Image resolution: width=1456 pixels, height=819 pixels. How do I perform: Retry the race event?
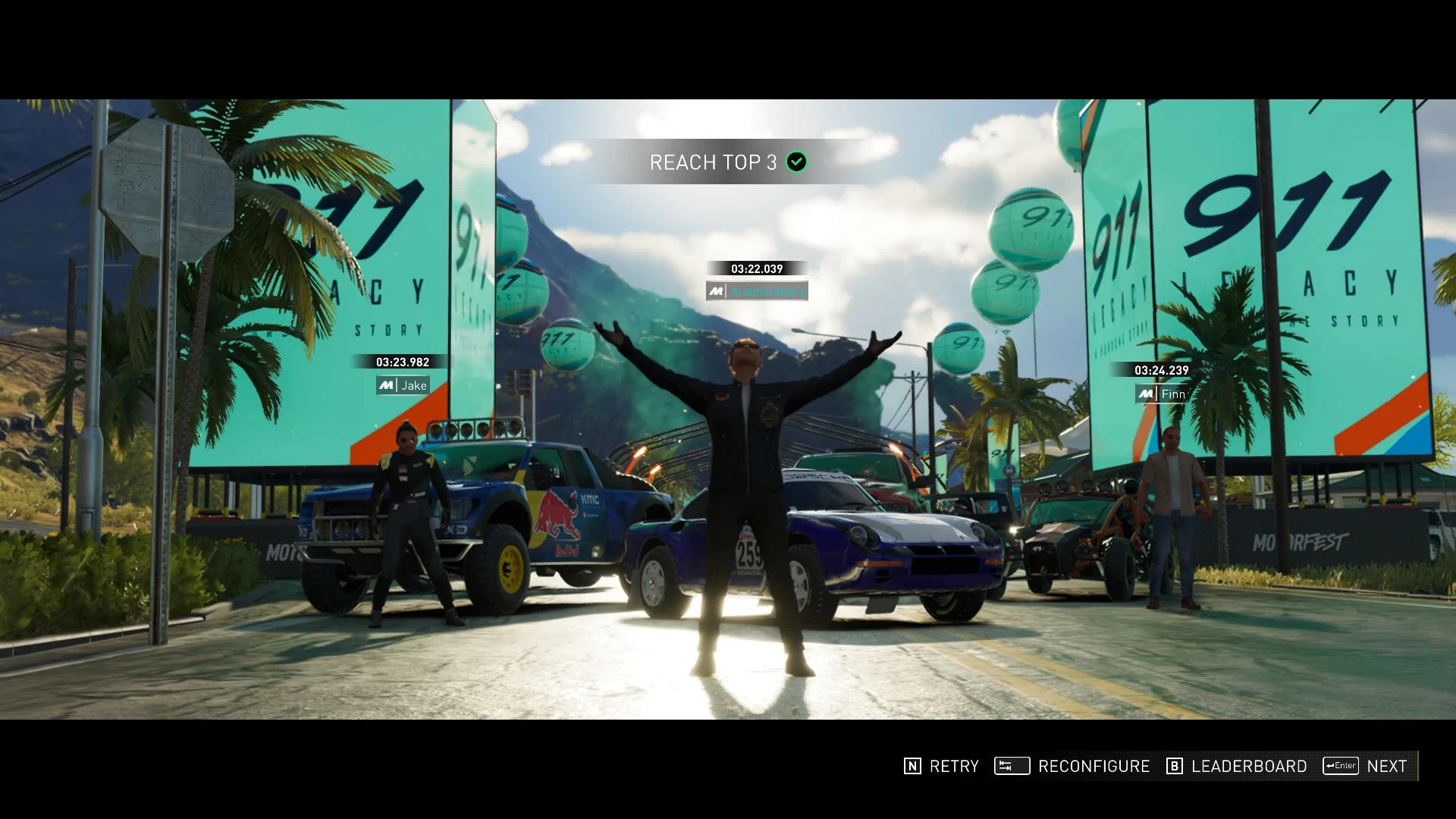tap(941, 766)
